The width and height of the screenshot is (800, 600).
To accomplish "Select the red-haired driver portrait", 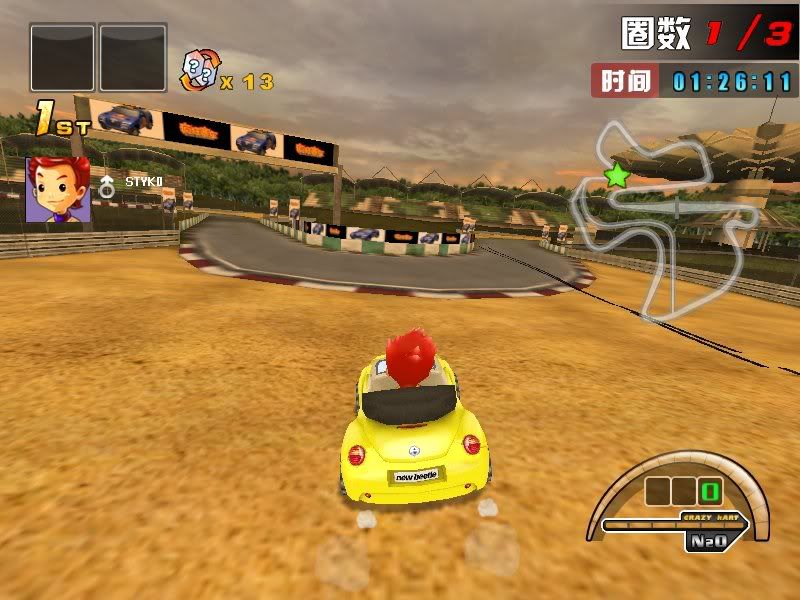I will (58, 189).
